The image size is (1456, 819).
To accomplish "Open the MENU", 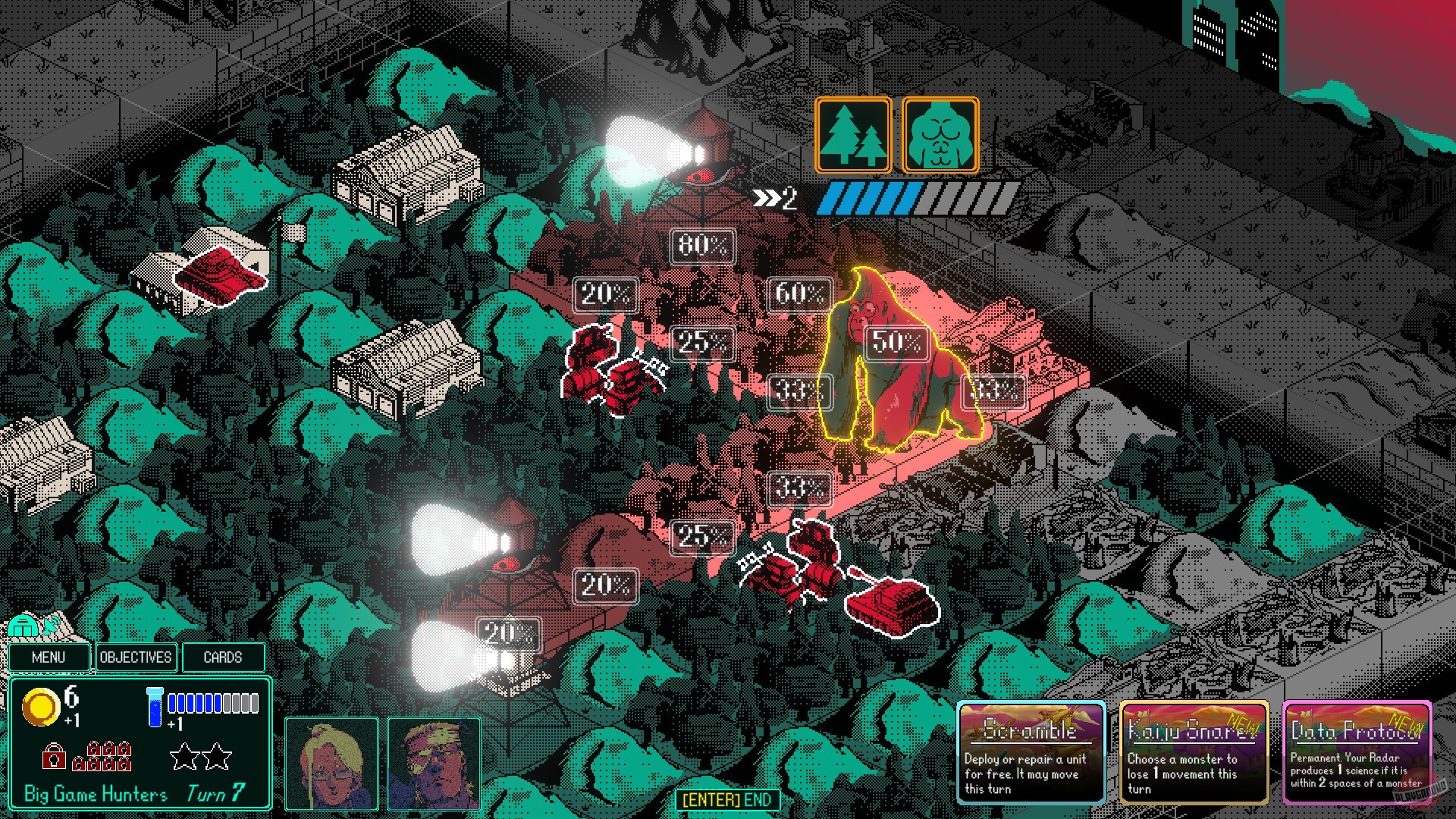I will point(49,657).
